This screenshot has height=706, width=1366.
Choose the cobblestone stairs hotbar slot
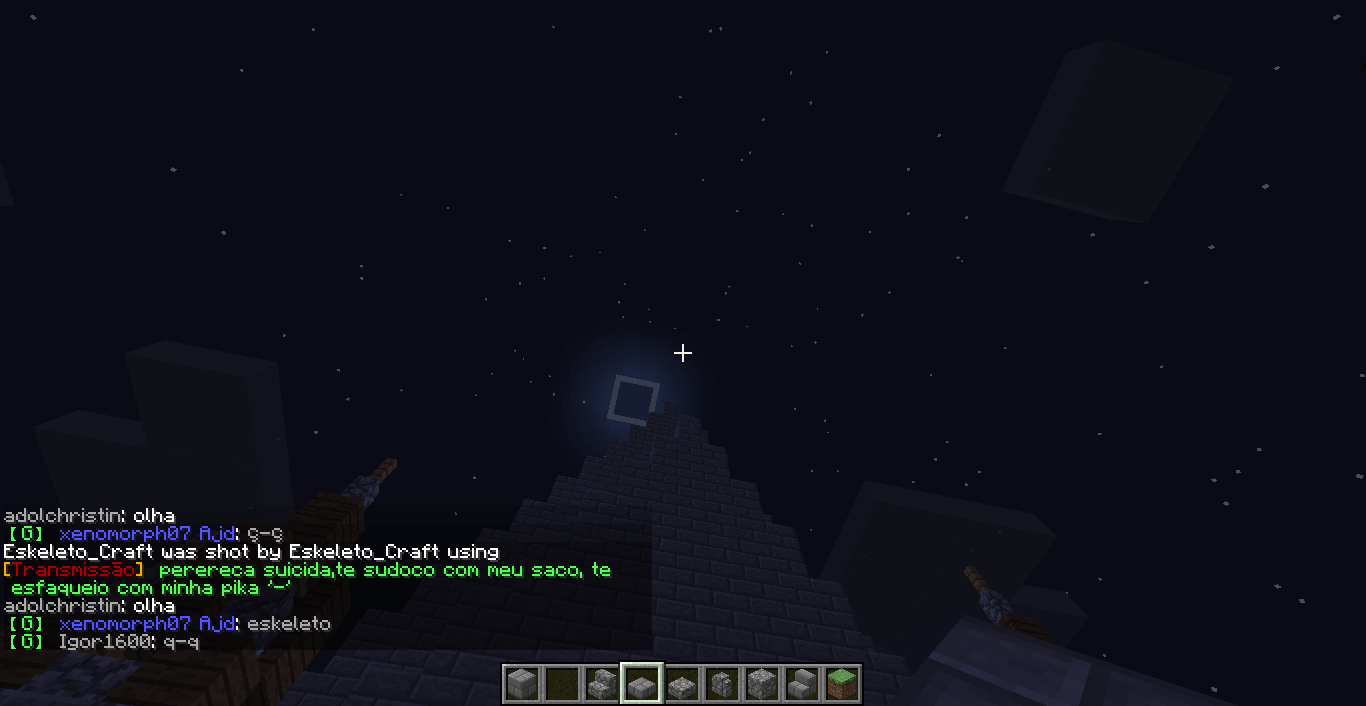[601, 684]
